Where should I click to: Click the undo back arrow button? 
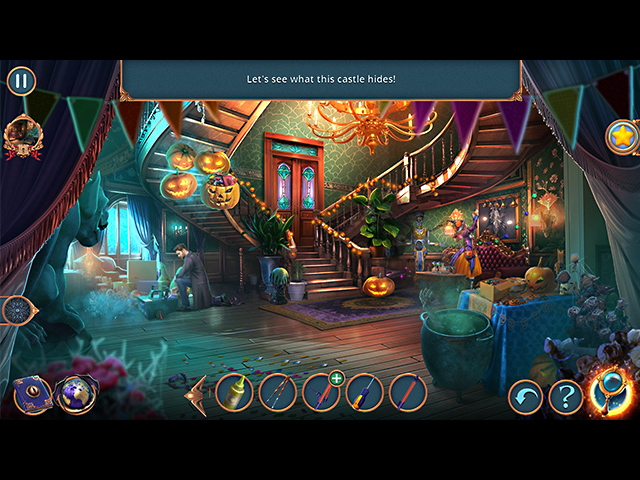pos(525,397)
